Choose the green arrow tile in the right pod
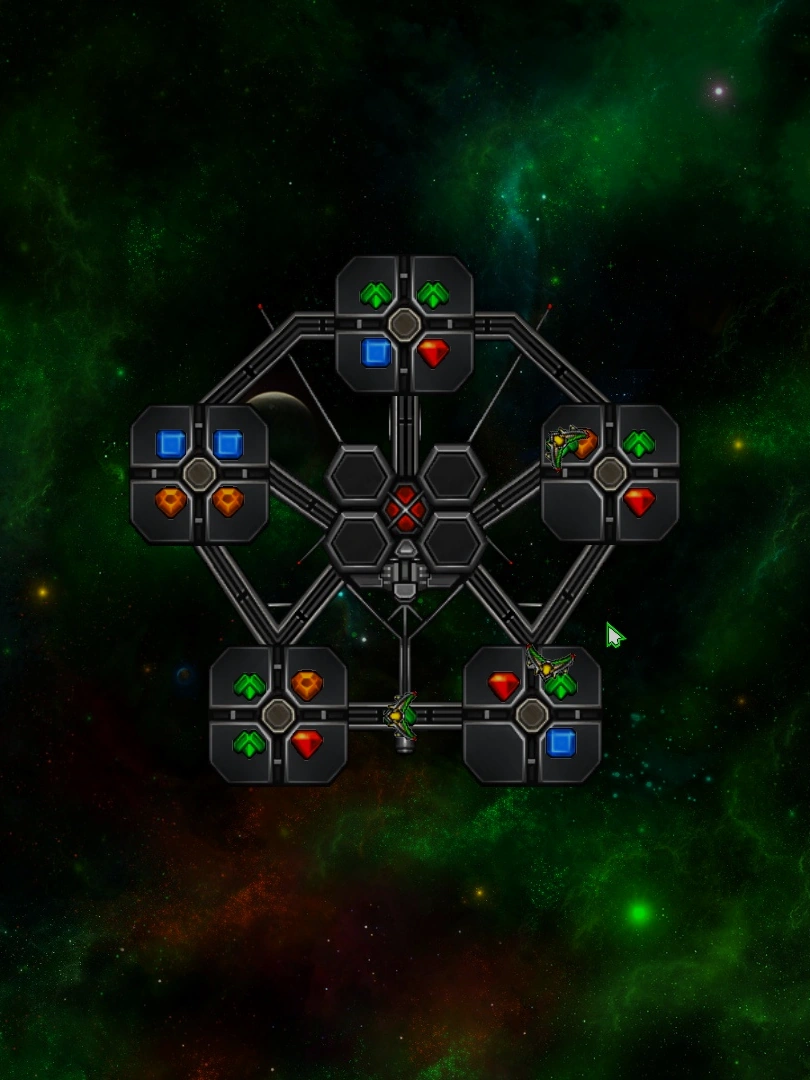The width and height of the screenshot is (810, 1080). [639, 444]
